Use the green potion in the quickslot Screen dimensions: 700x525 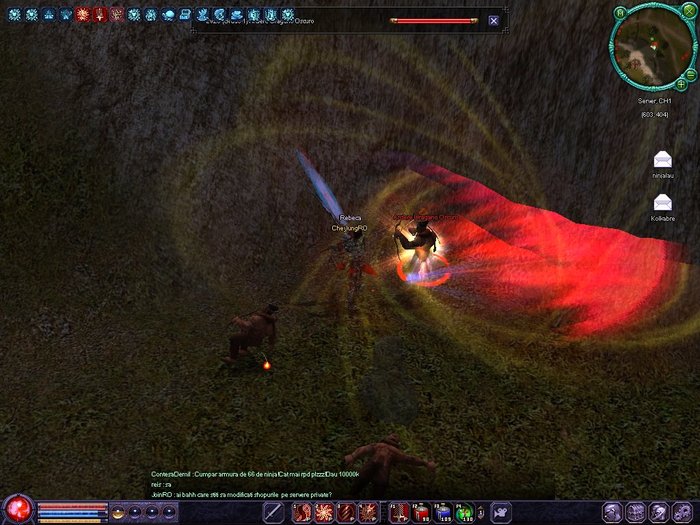coord(464,513)
